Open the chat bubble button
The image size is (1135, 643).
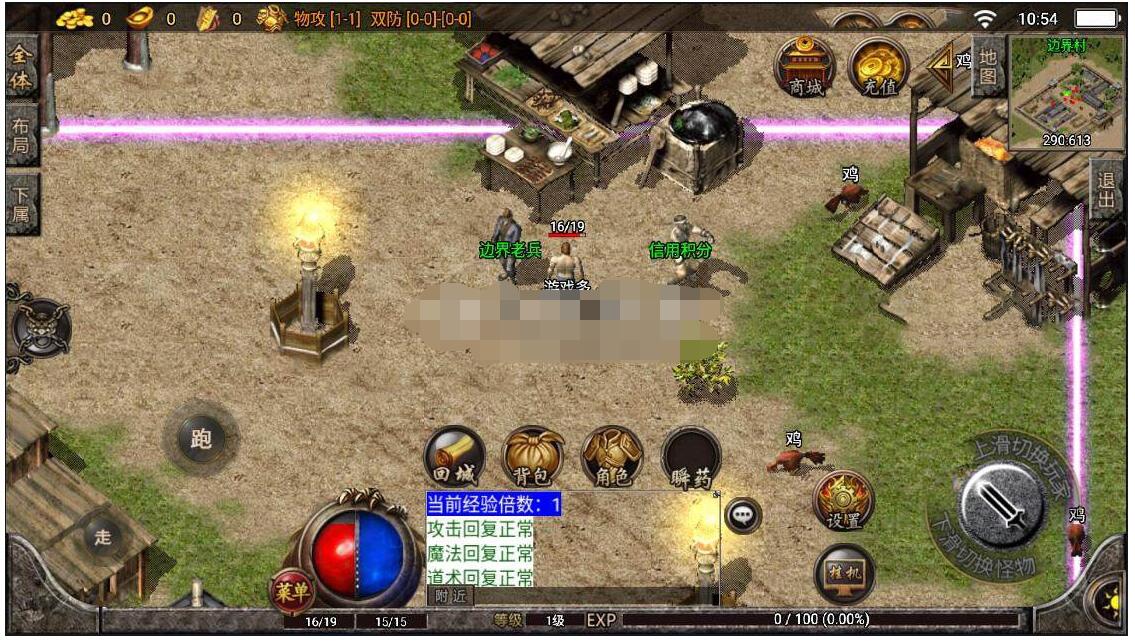tap(743, 515)
